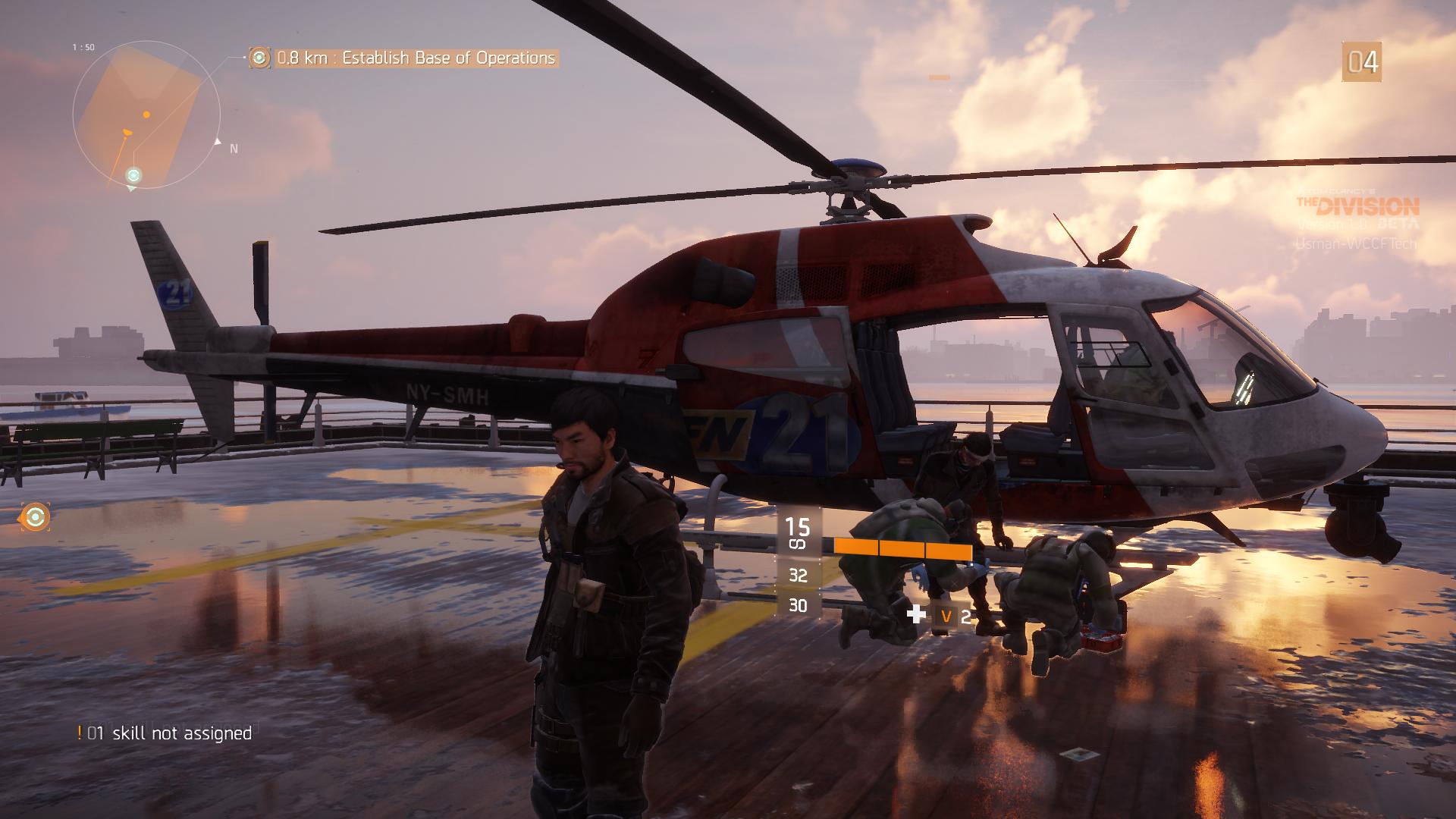Use the medkit cross icon
1456x819 pixels.
coord(917,614)
